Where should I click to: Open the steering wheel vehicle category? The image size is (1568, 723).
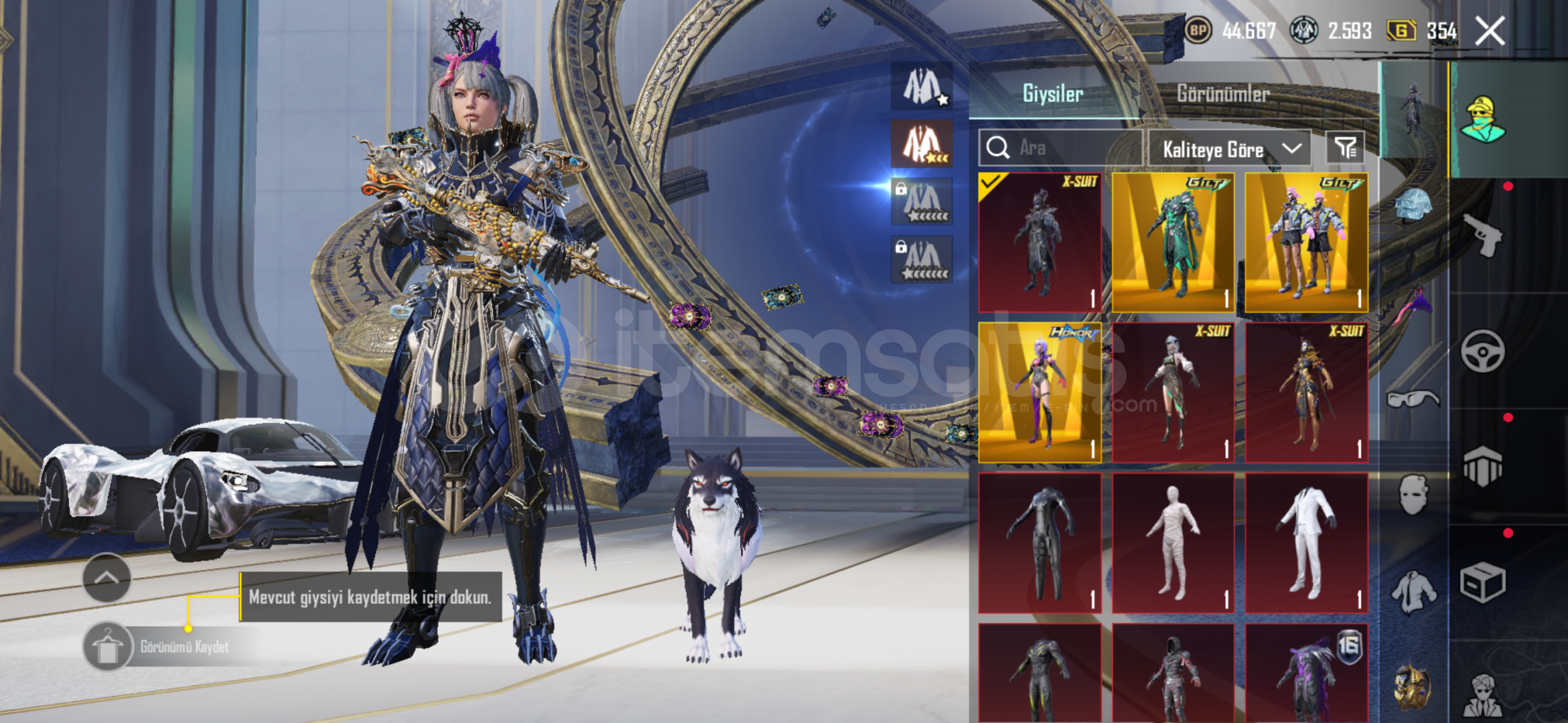1482,351
